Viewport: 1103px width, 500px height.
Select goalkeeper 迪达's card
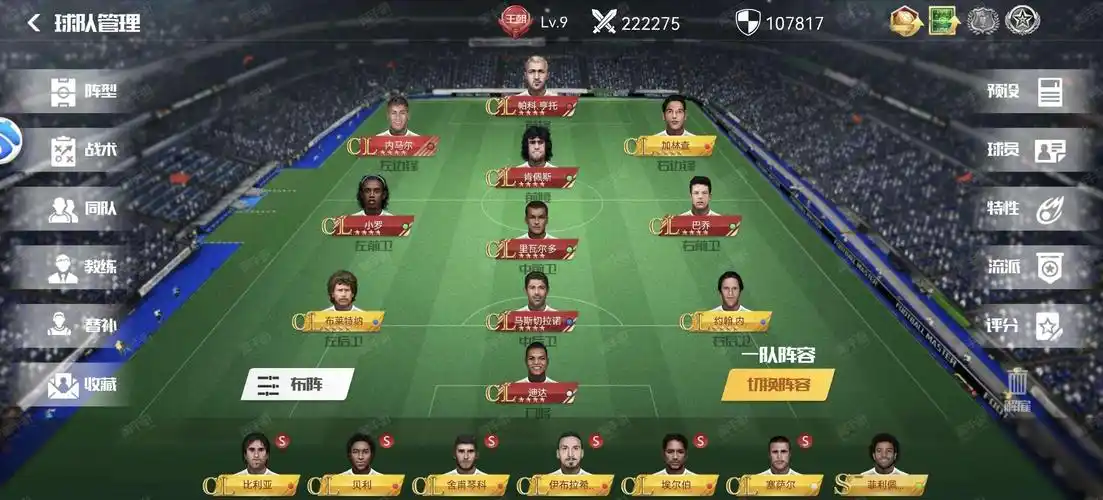[537, 372]
